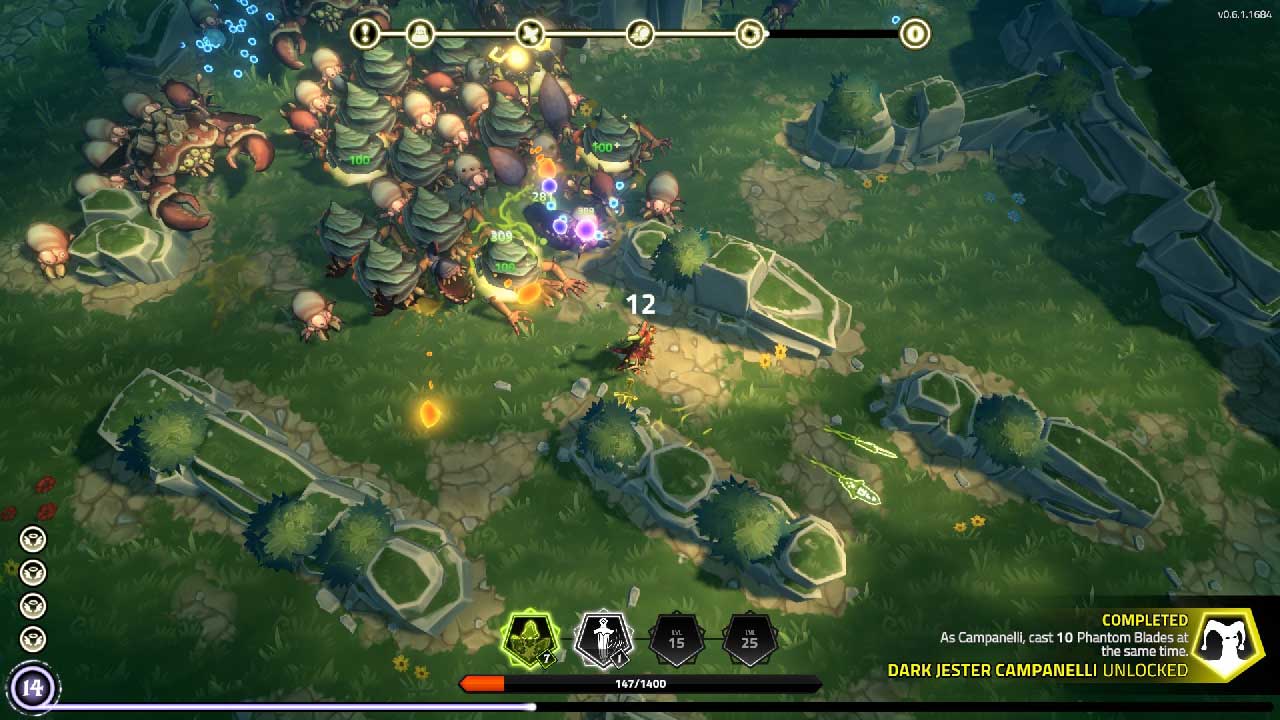Click the swirling vortex wave marker
Image resolution: width=1280 pixels, height=720 pixels.
click(x=749, y=34)
